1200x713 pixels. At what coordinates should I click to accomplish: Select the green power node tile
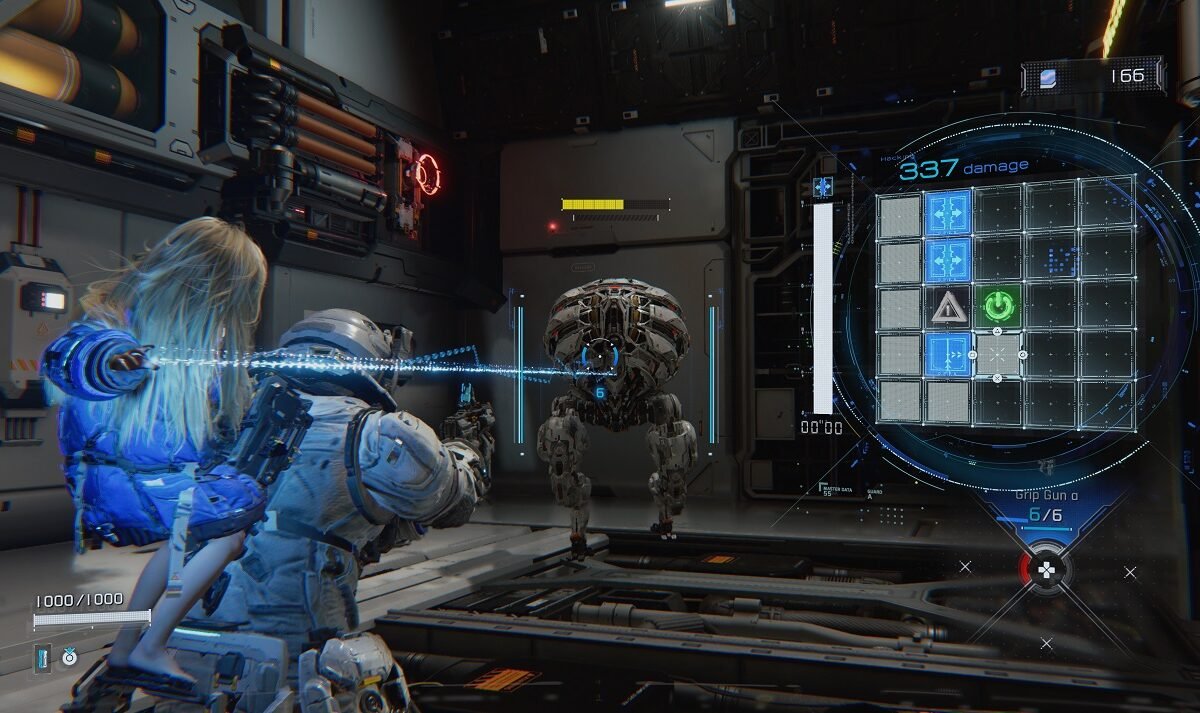click(997, 305)
